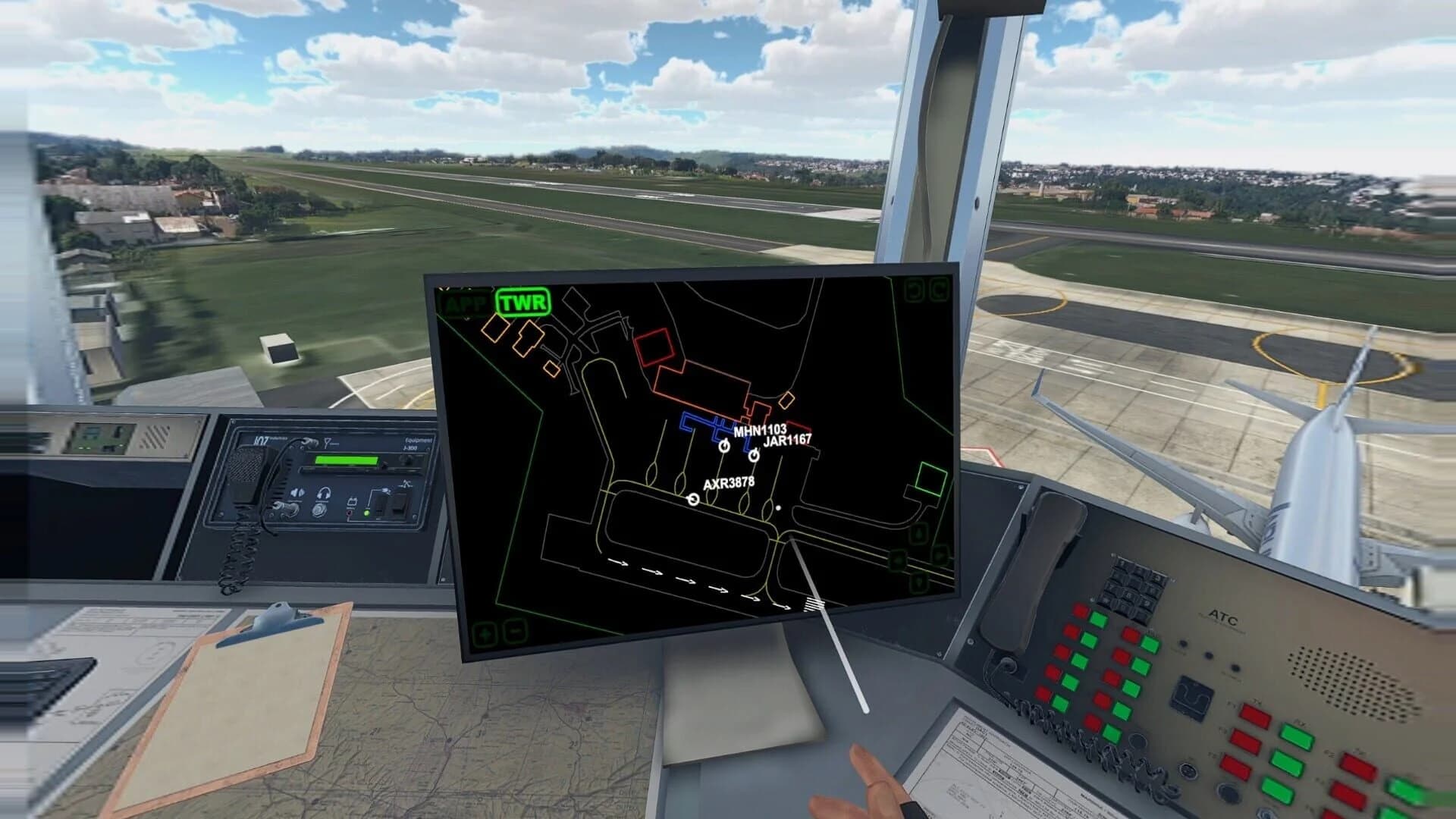Image resolution: width=1456 pixels, height=819 pixels.
Task: Click the battery icon on the radio equipment
Action: (x=351, y=501)
